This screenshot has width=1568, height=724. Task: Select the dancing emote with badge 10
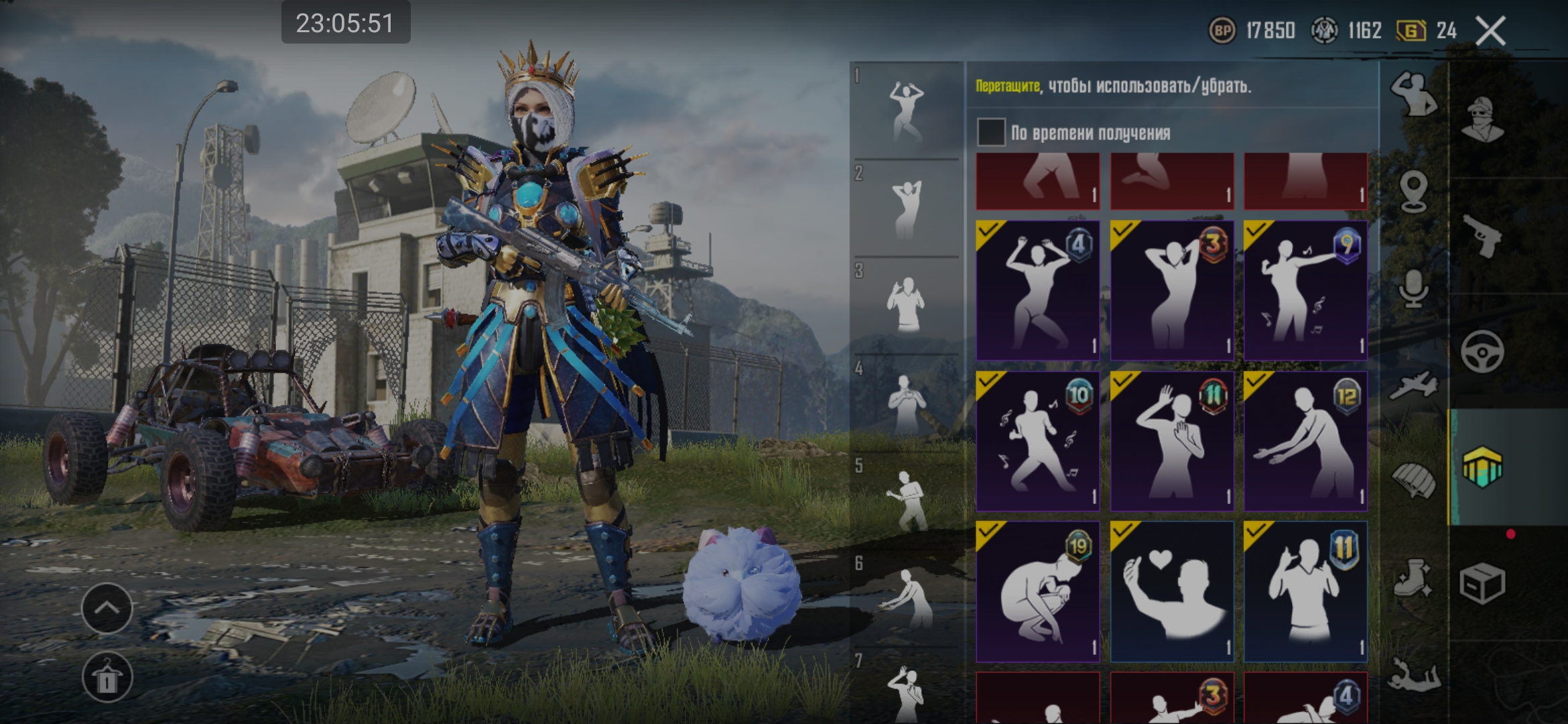[x=1037, y=441]
